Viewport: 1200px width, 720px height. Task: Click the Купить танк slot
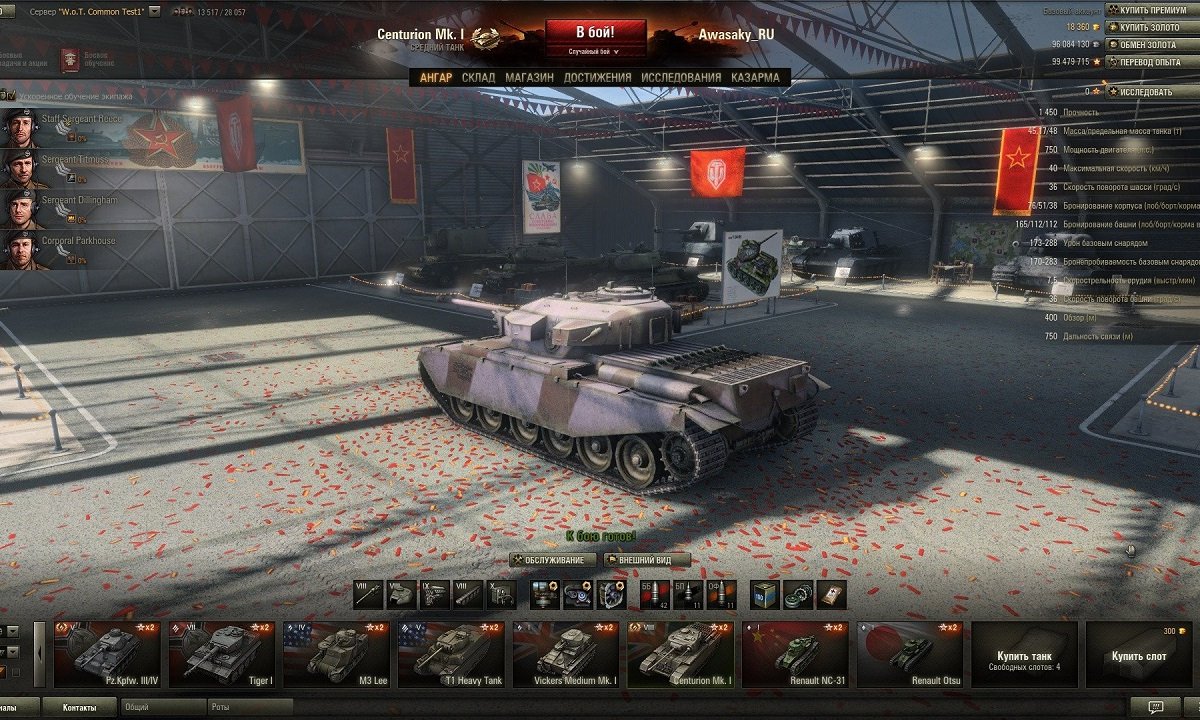pyautogui.click(x=1024, y=654)
